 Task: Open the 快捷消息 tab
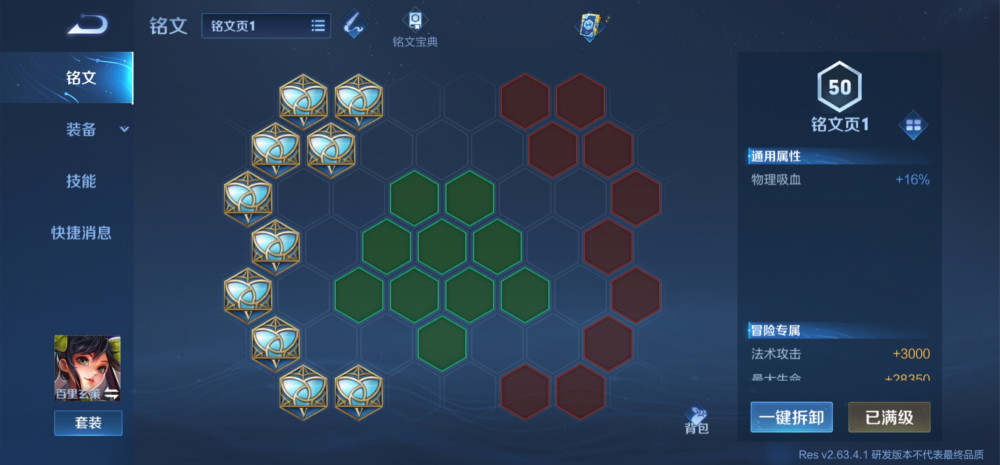coord(81,233)
